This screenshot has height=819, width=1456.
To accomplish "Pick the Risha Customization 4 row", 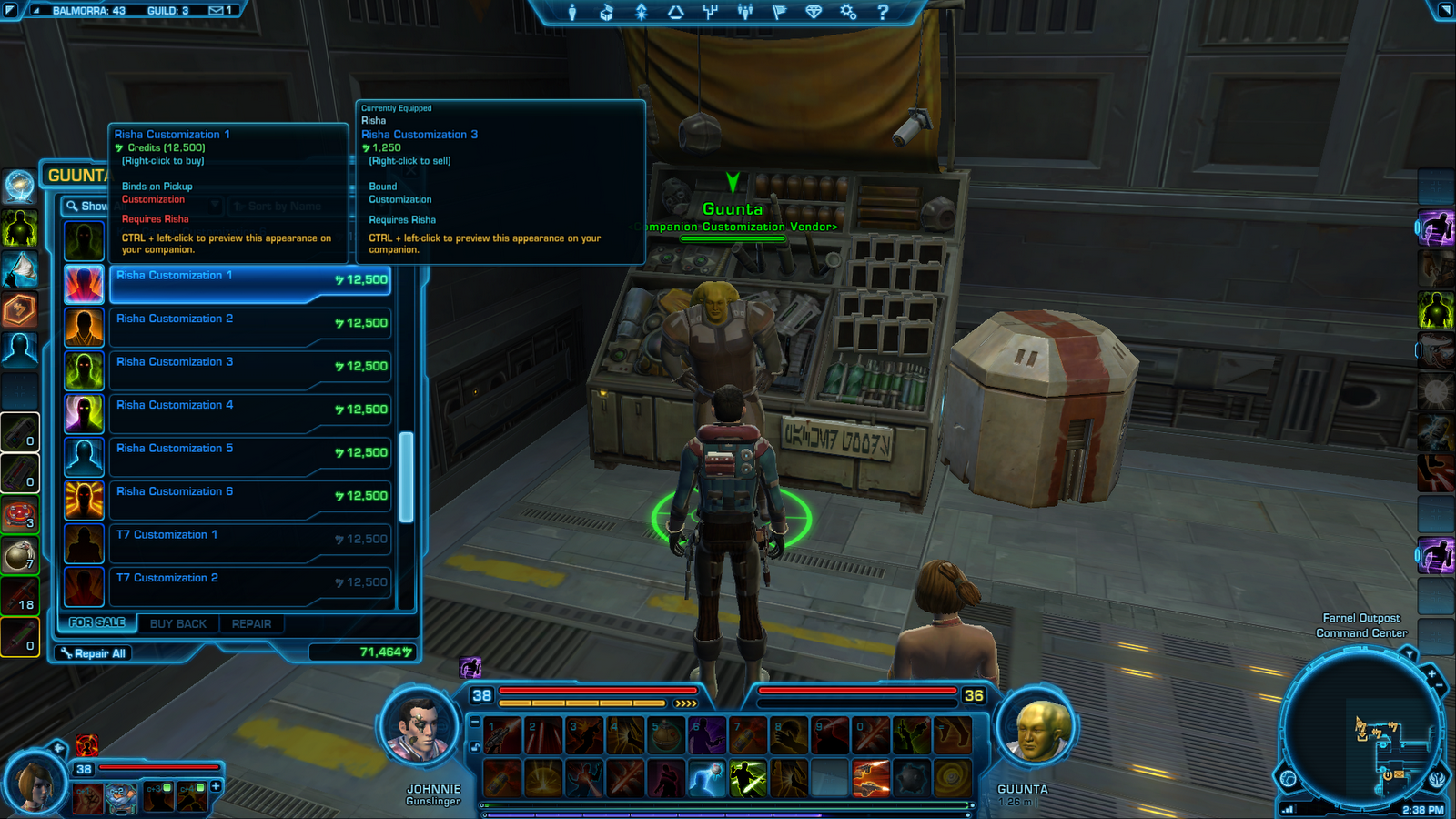I will tap(250, 413).
